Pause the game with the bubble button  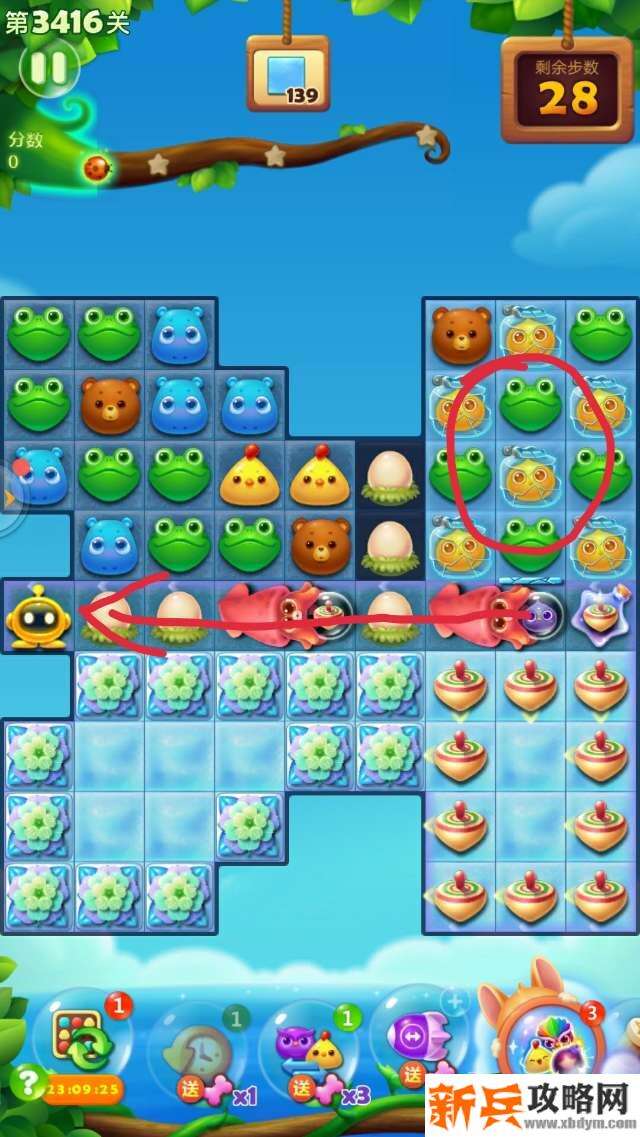pyautogui.click(x=48, y=68)
